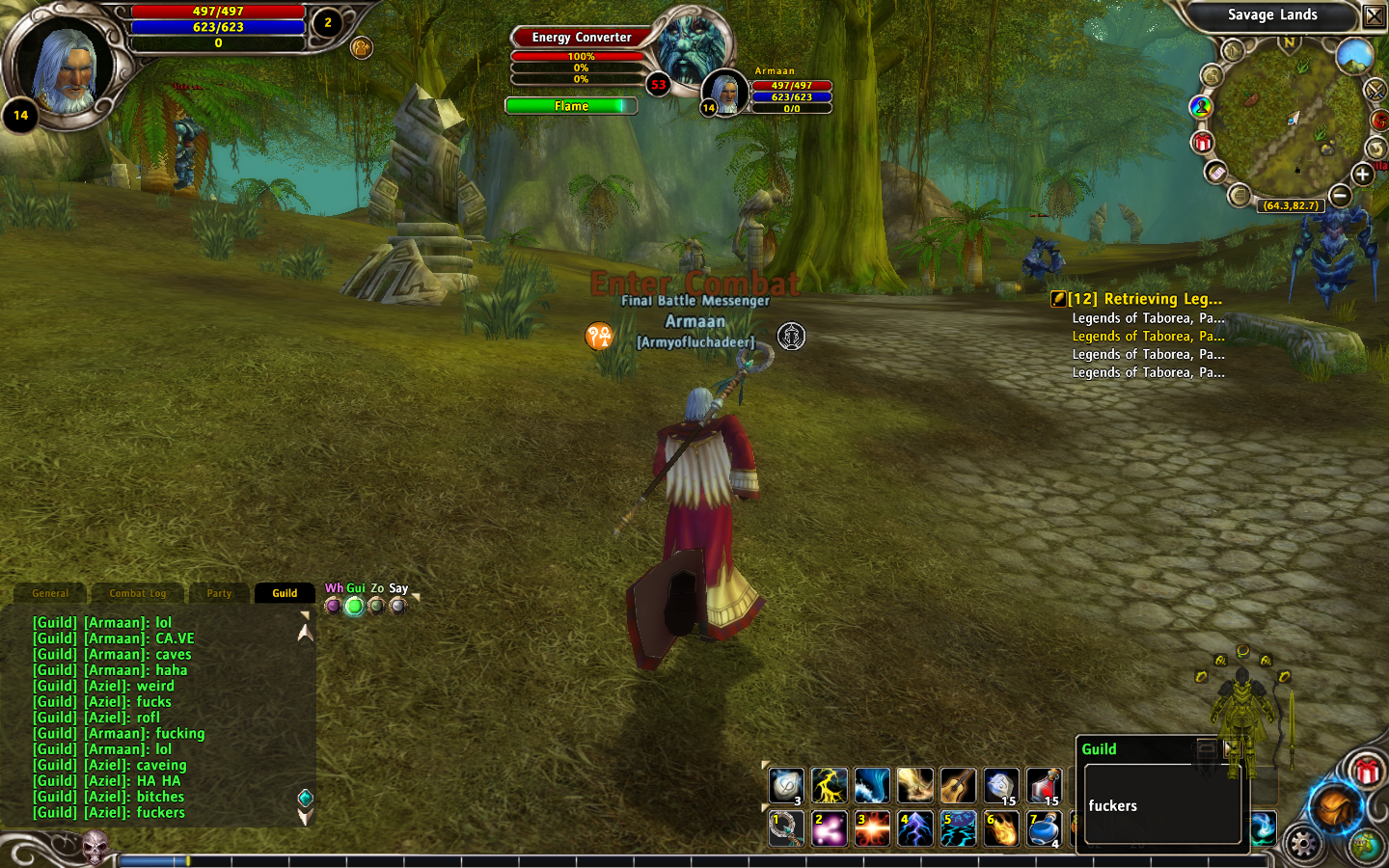Open the gear settings menu button
The width and height of the screenshot is (1389, 868).
pyautogui.click(x=1302, y=843)
